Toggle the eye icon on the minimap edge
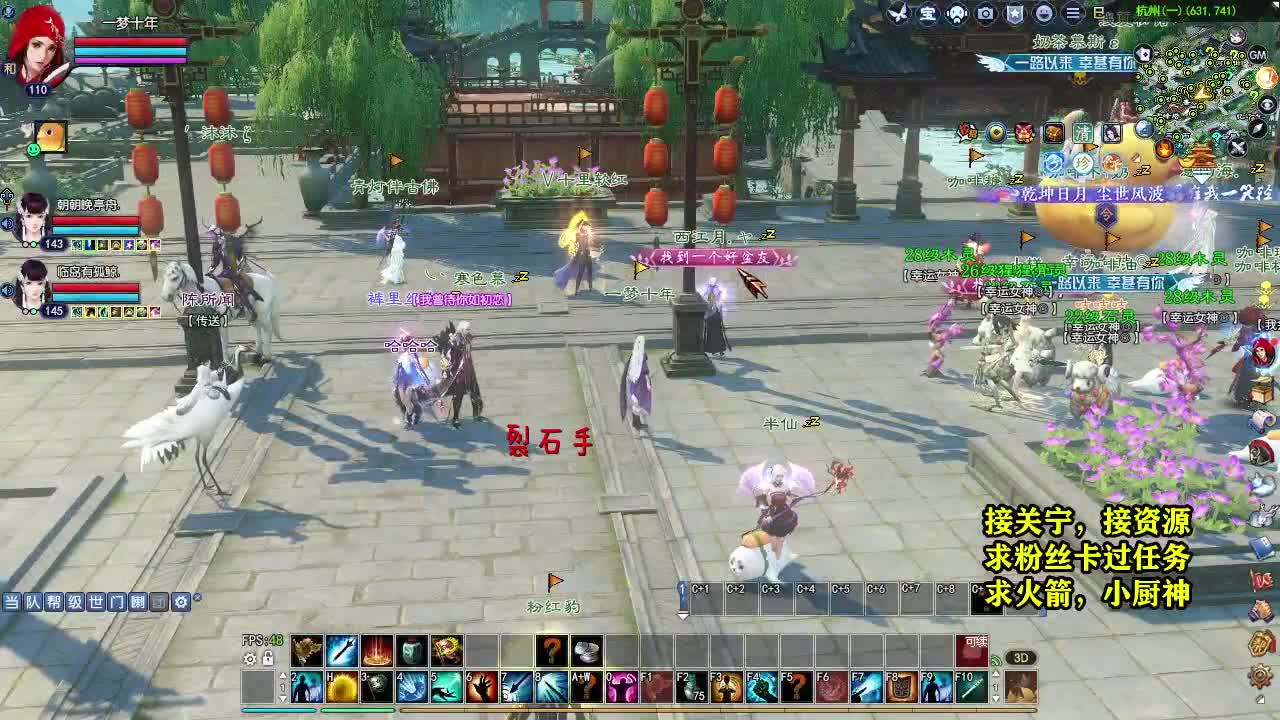The width and height of the screenshot is (1280, 720). point(1266,105)
